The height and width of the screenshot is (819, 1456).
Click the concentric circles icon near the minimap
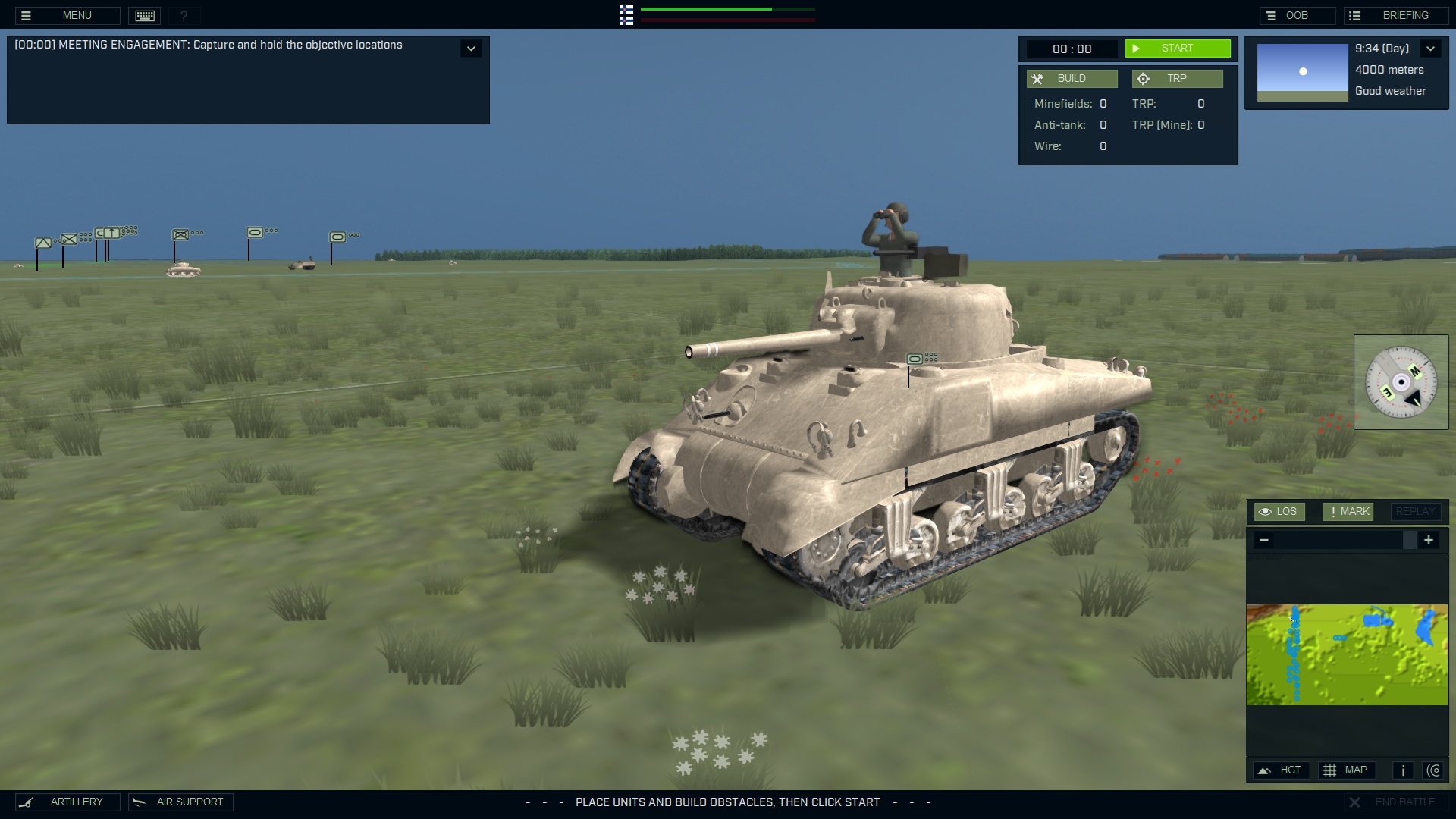pos(1435,770)
